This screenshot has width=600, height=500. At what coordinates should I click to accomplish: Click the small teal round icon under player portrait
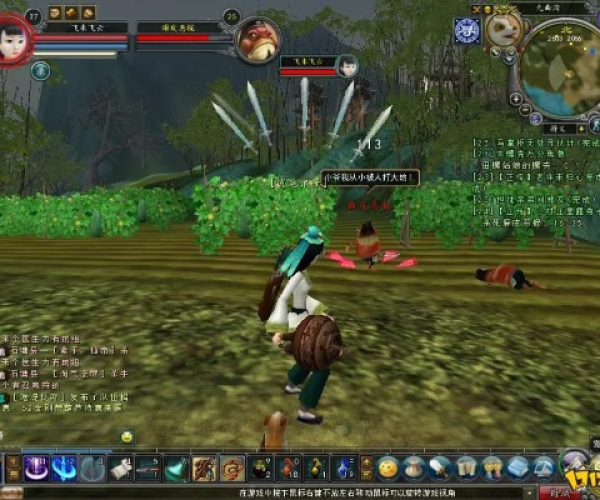(x=40, y=70)
